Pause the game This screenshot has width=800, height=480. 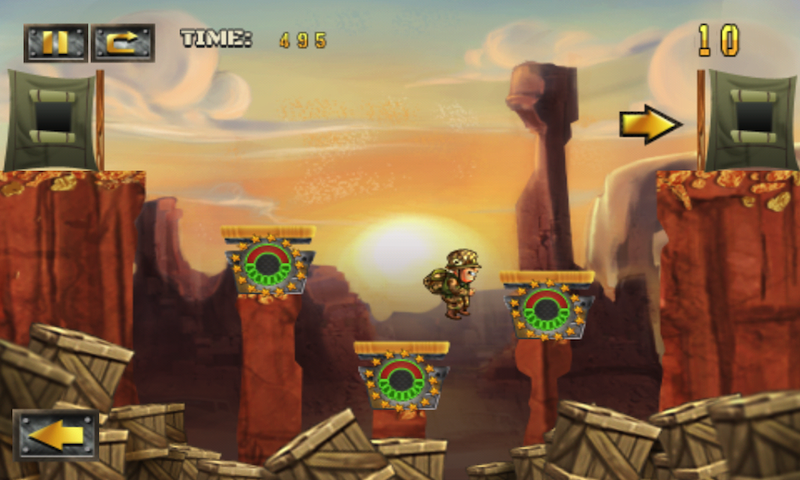coord(56,43)
